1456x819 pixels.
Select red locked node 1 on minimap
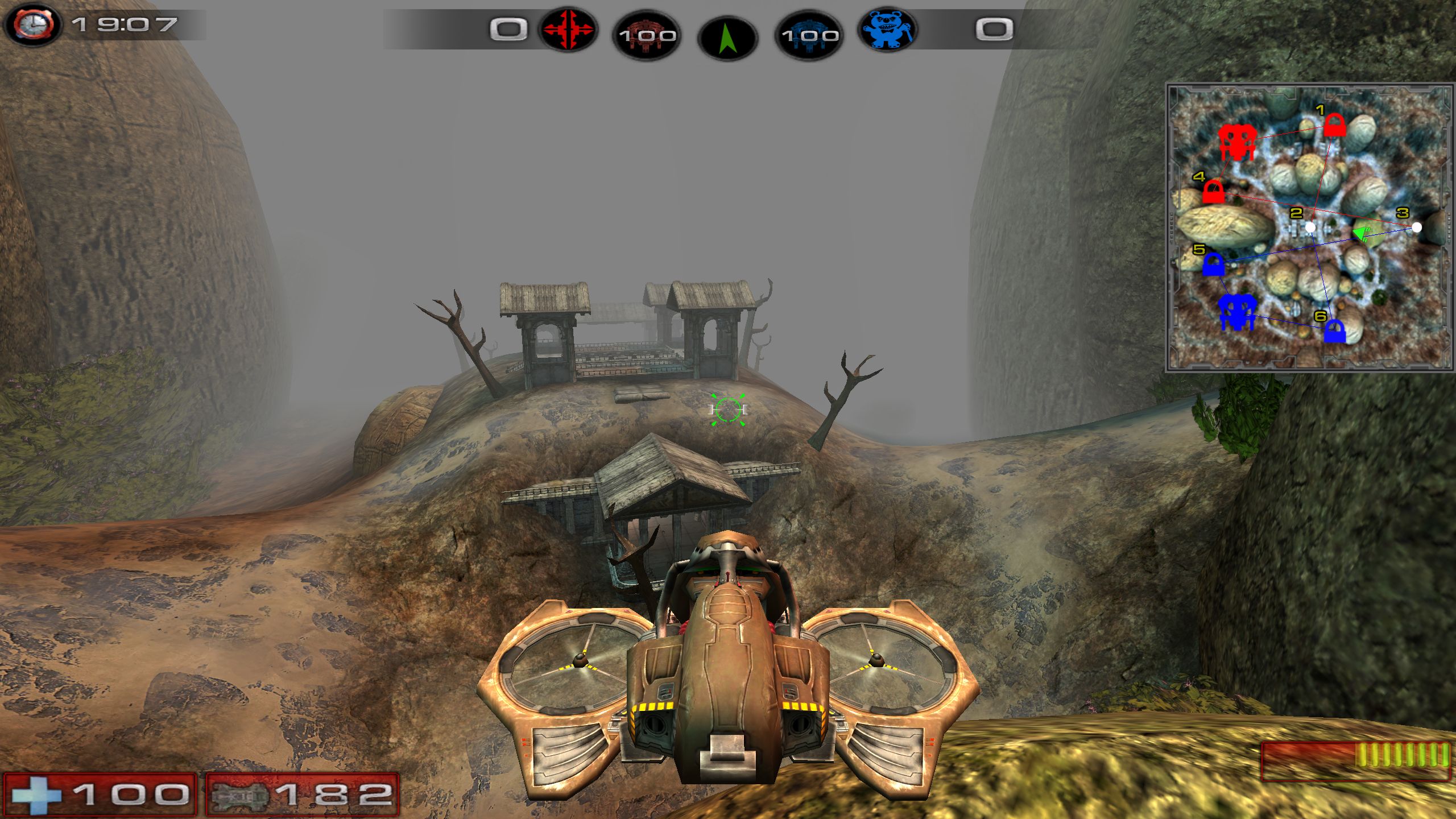coord(1334,126)
